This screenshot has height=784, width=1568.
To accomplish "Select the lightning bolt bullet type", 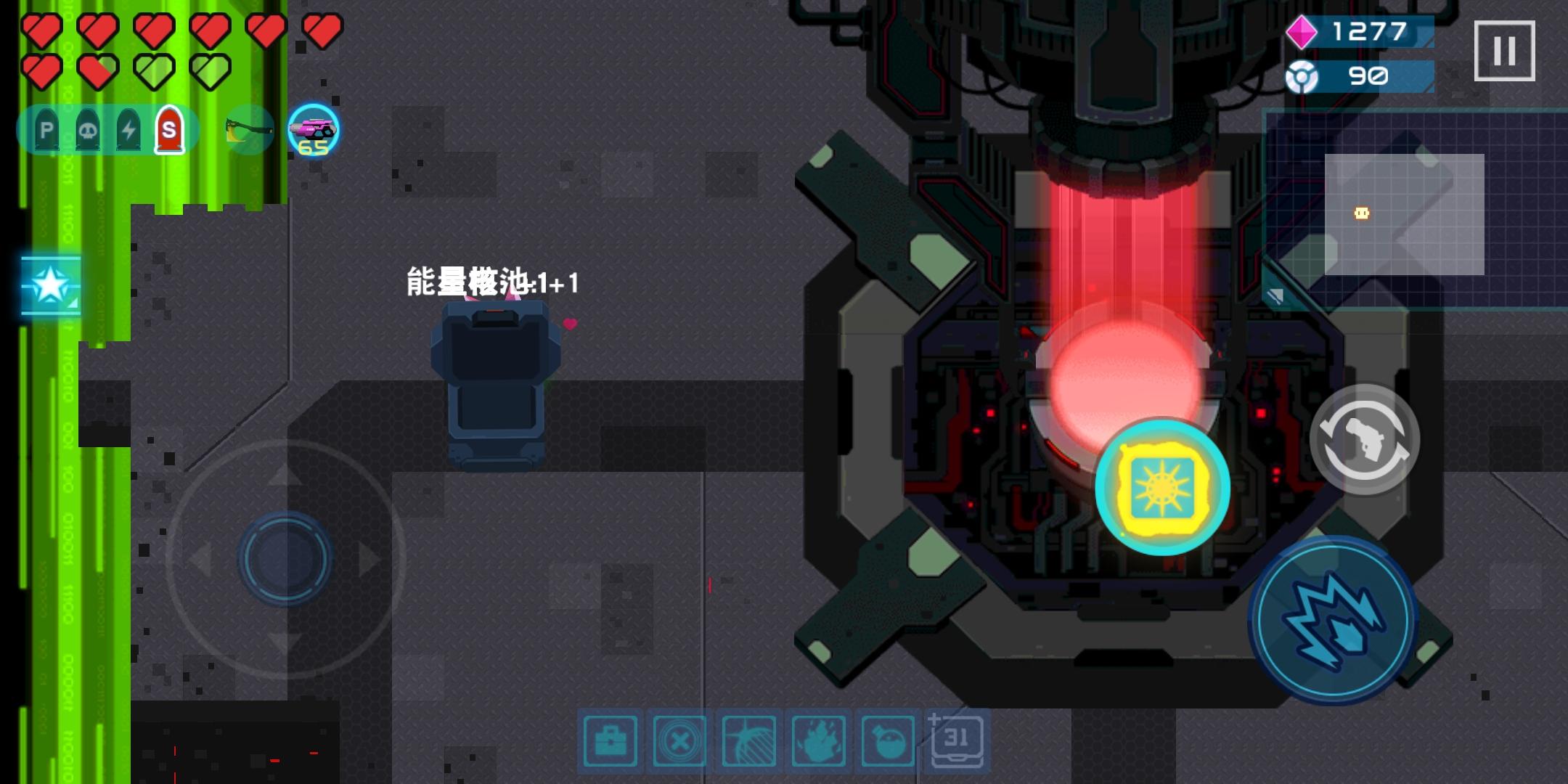I will 128,131.
